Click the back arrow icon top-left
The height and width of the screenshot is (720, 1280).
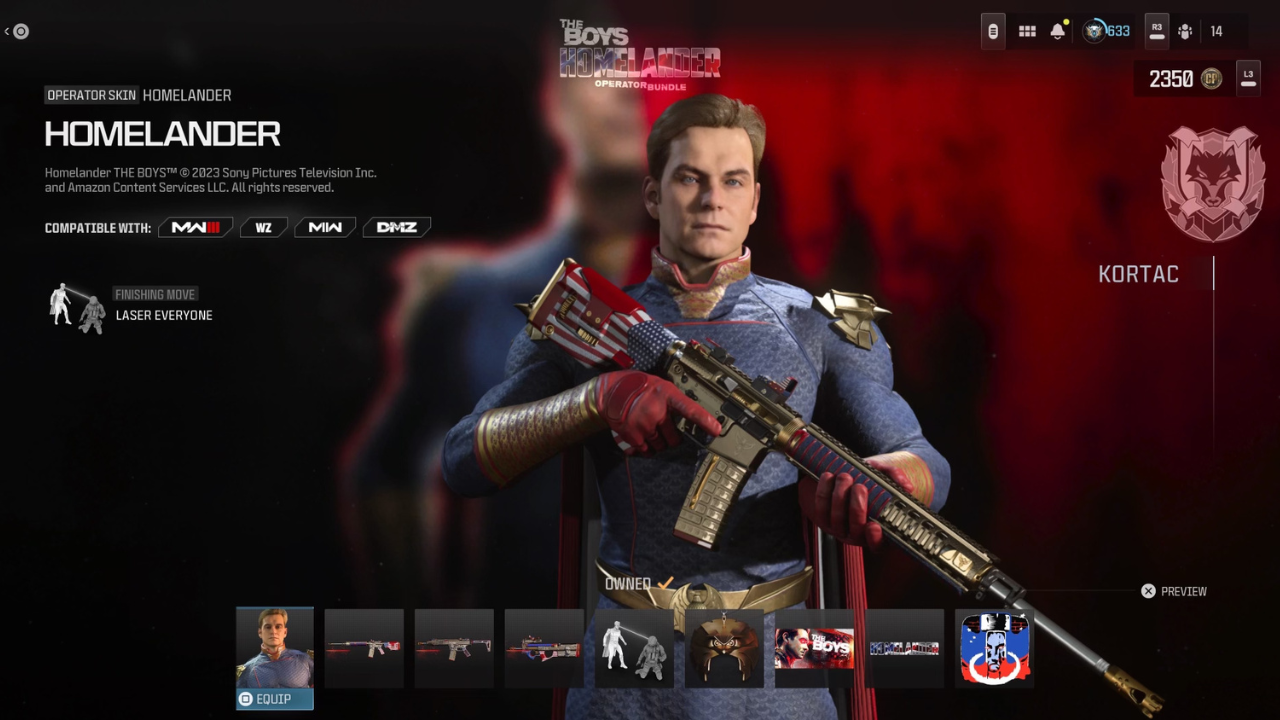pyautogui.click(x=18, y=31)
